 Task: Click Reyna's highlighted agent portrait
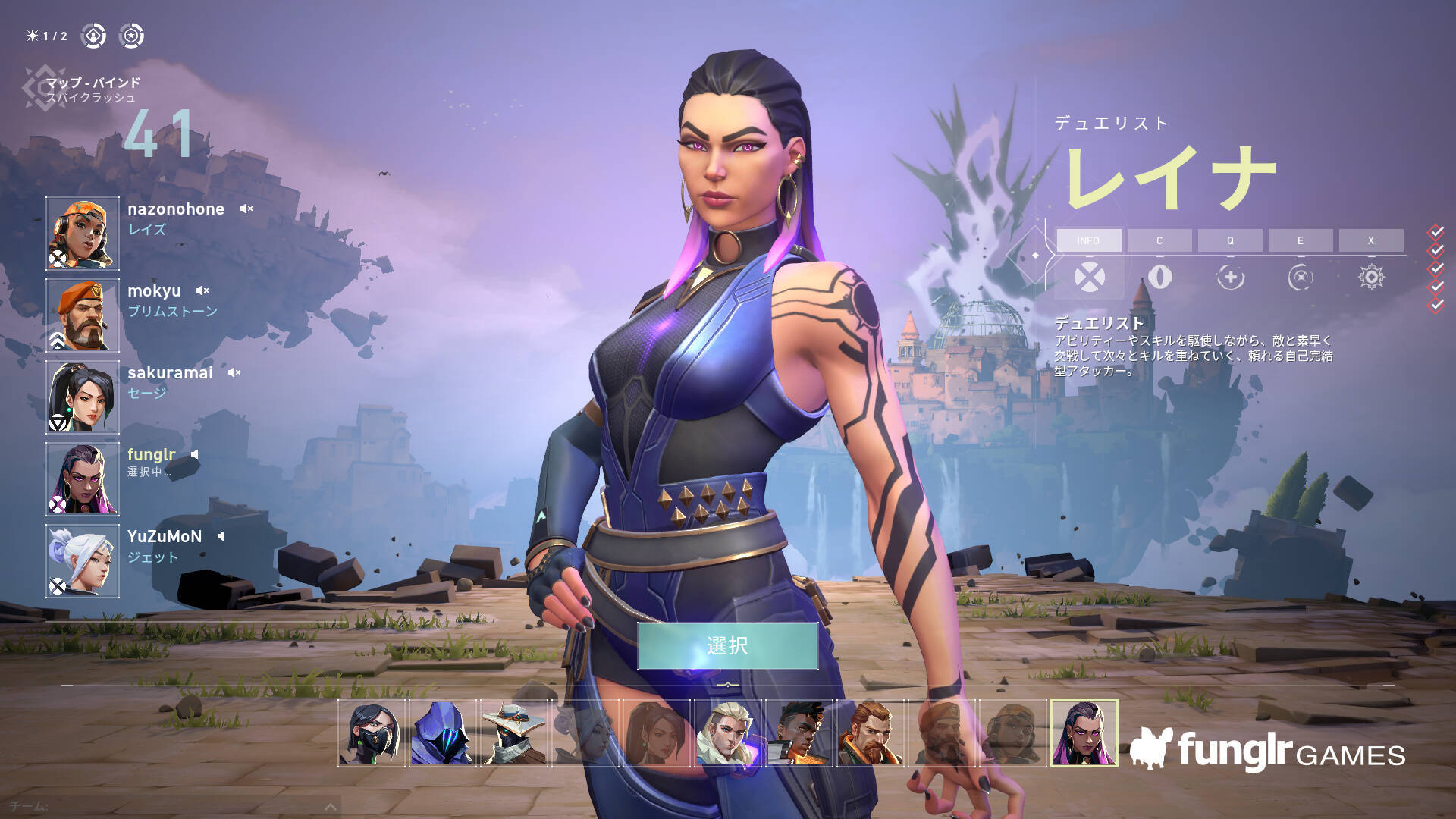click(x=1084, y=733)
